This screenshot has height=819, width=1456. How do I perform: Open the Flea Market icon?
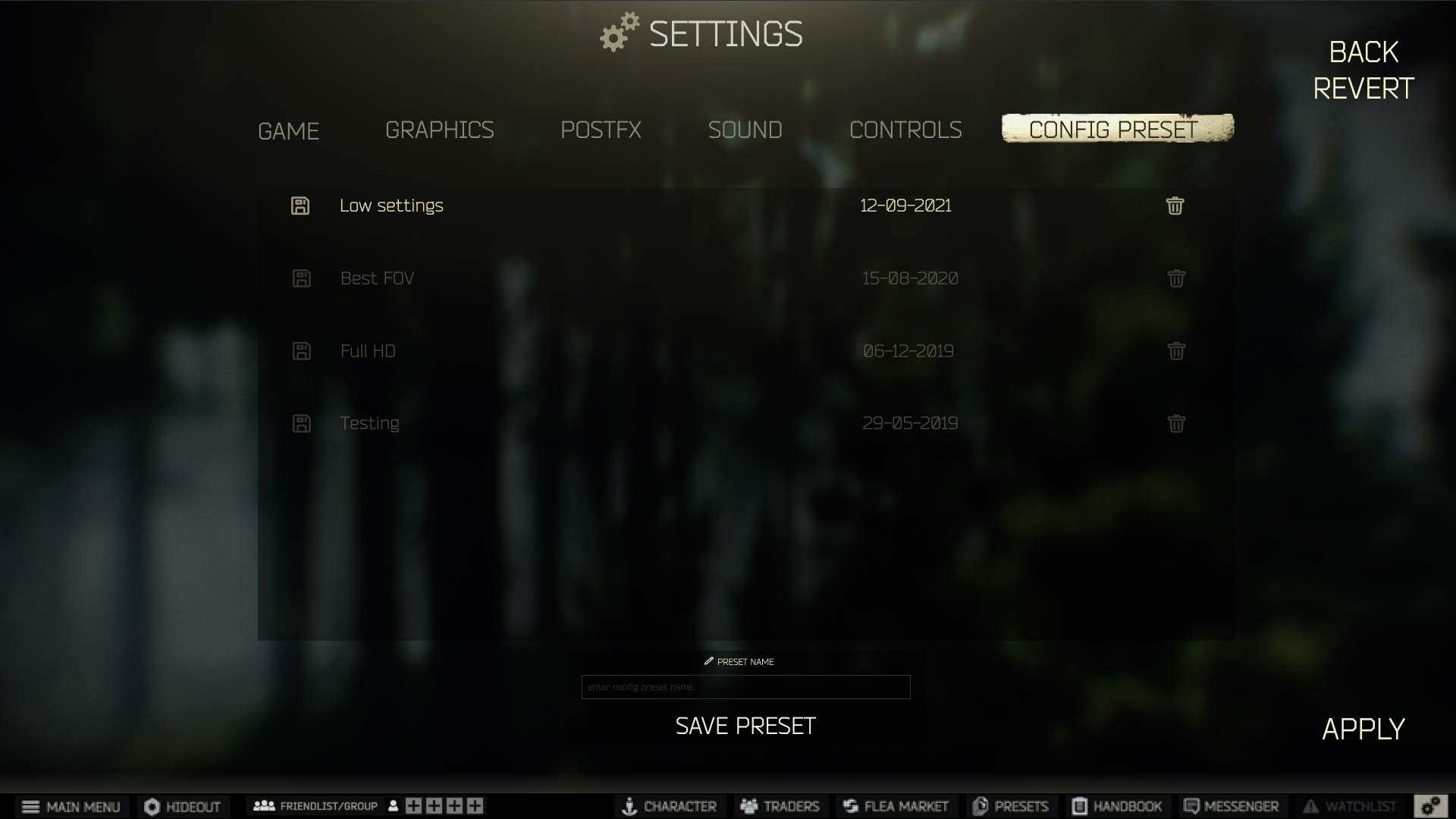896,806
